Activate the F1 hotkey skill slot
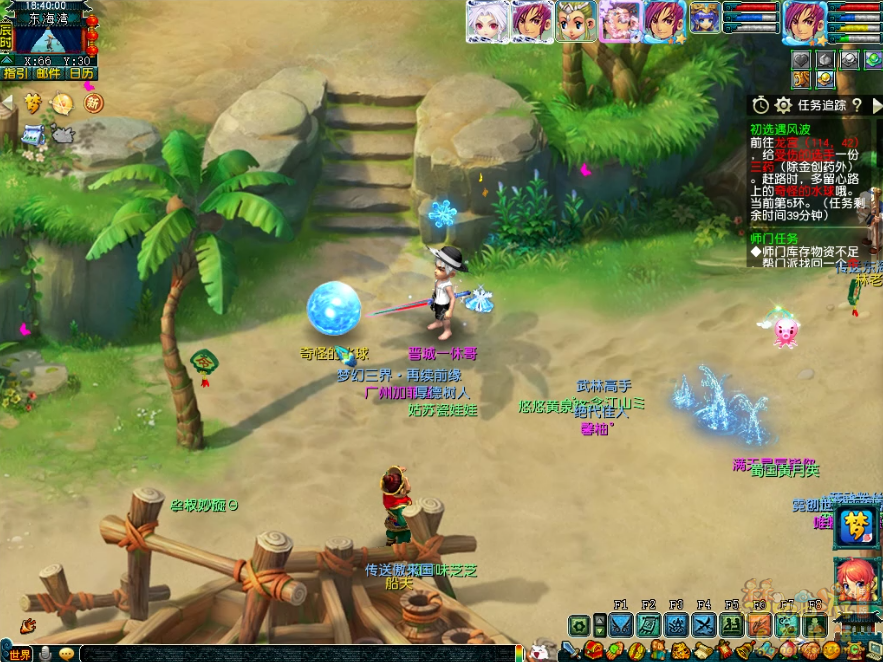883x662 pixels. 620,625
